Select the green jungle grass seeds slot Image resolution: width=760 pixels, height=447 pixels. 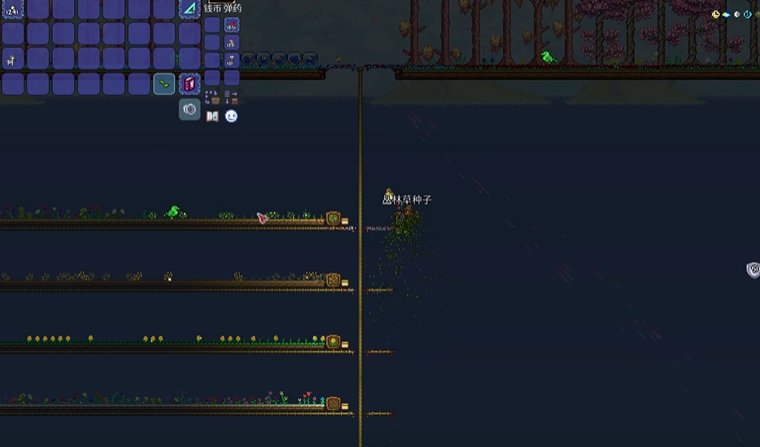(x=164, y=84)
